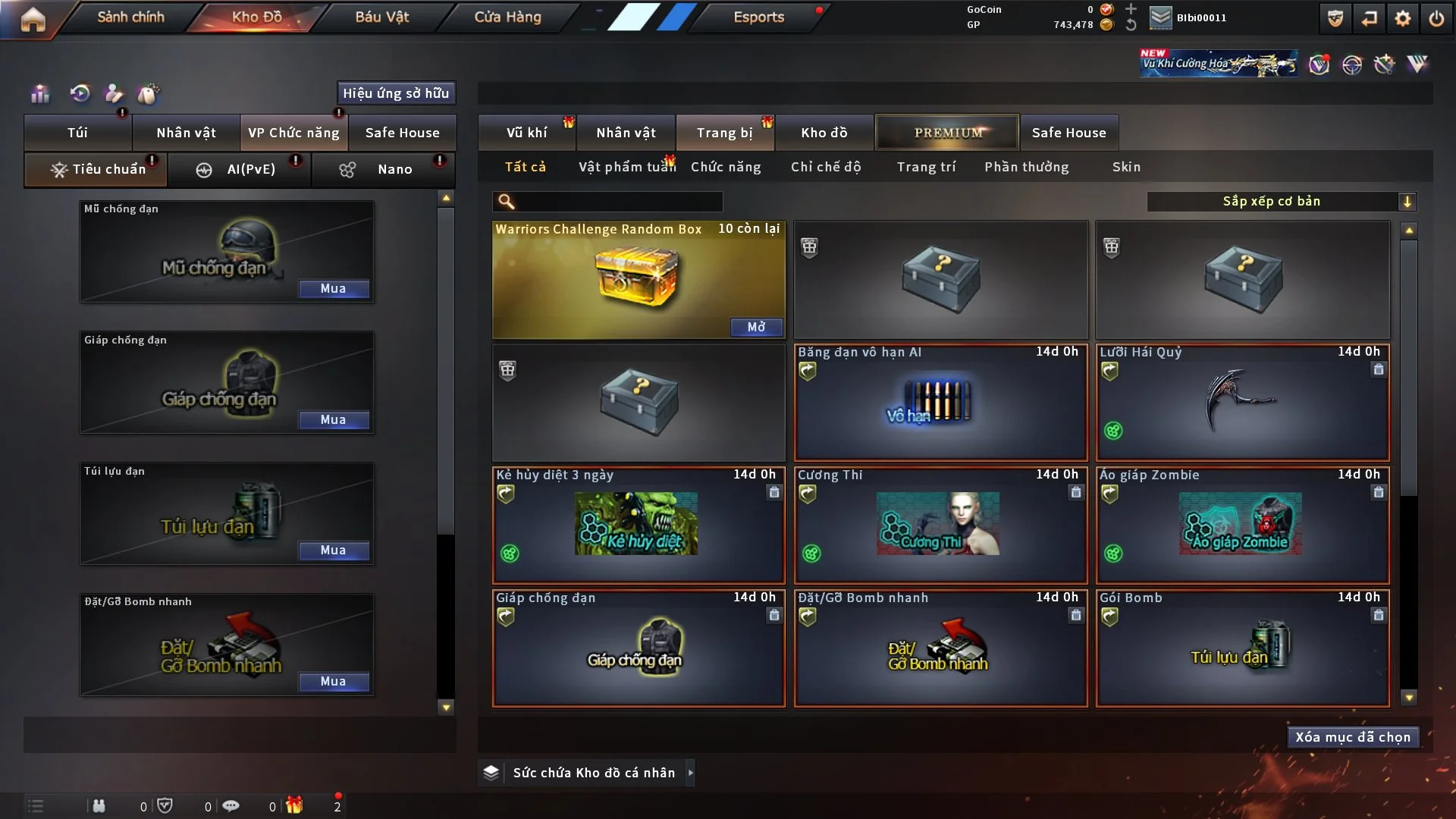This screenshot has width=1456, height=819.
Task: Show Hiệu ứng sở hữu effects
Action: click(x=396, y=93)
